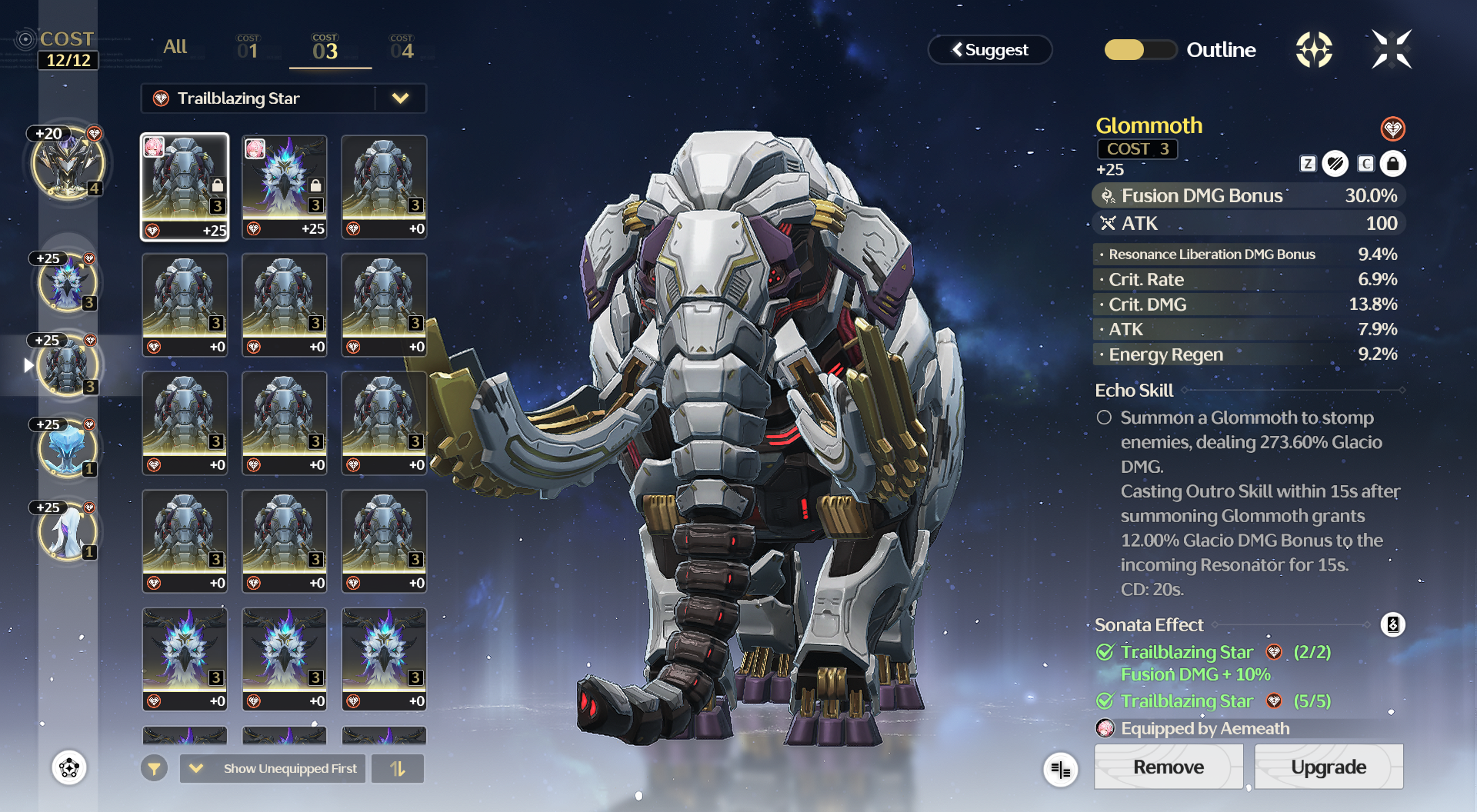
Task: Open the echo comparison list icon
Action: coord(1061,769)
